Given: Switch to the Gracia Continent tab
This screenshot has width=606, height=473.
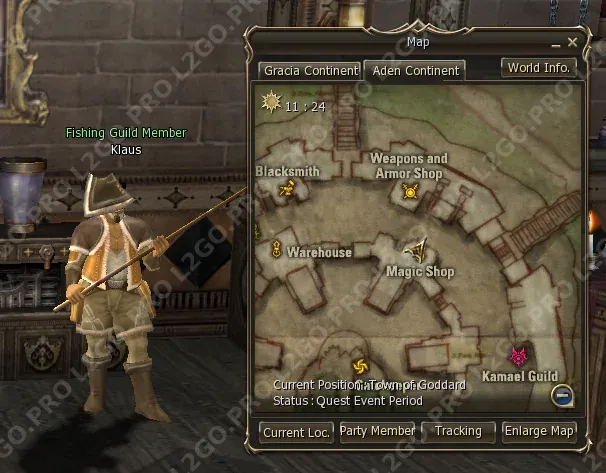Looking at the screenshot, I should pyautogui.click(x=309, y=71).
